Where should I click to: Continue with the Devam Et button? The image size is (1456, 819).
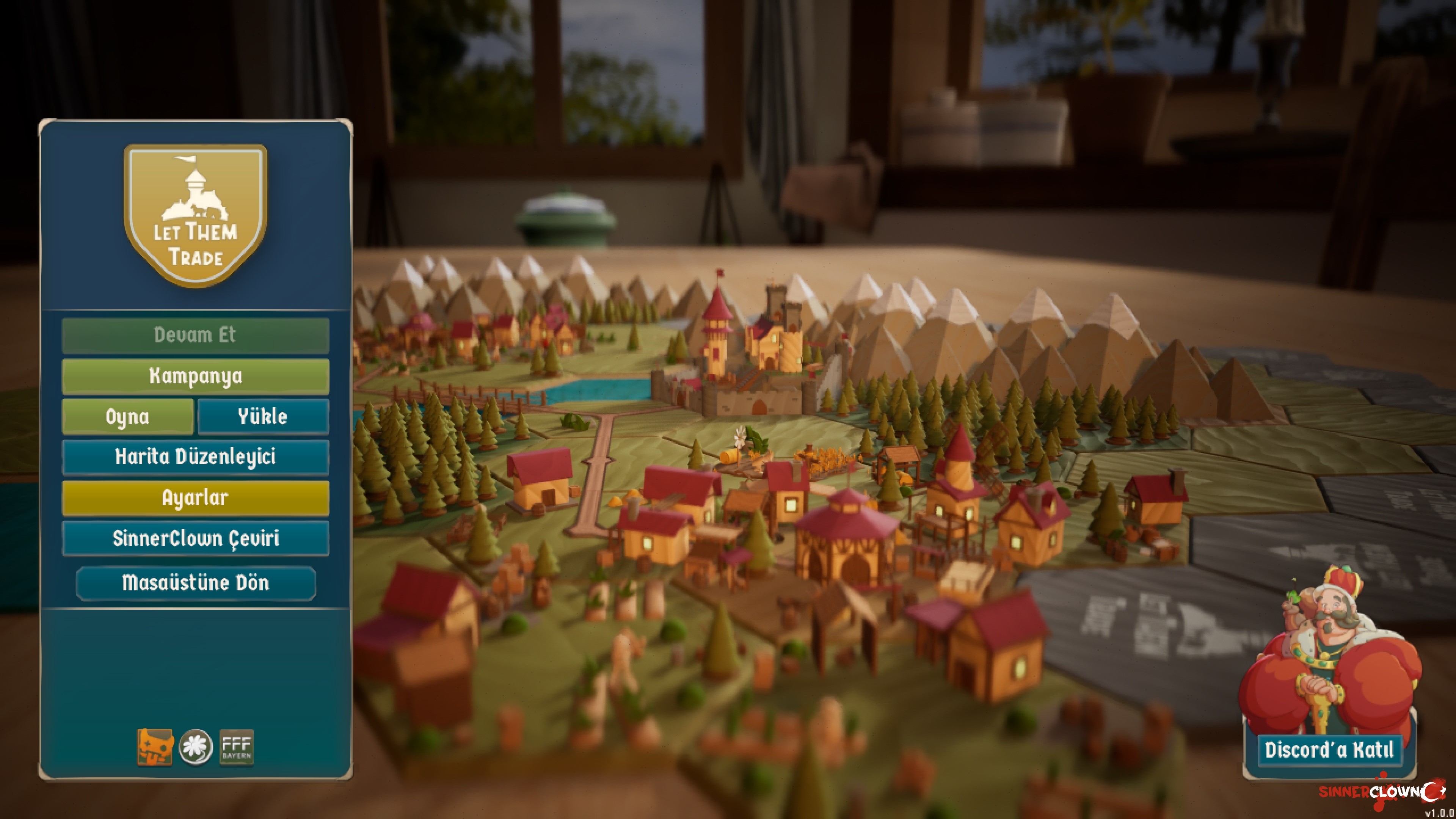[195, 335]
